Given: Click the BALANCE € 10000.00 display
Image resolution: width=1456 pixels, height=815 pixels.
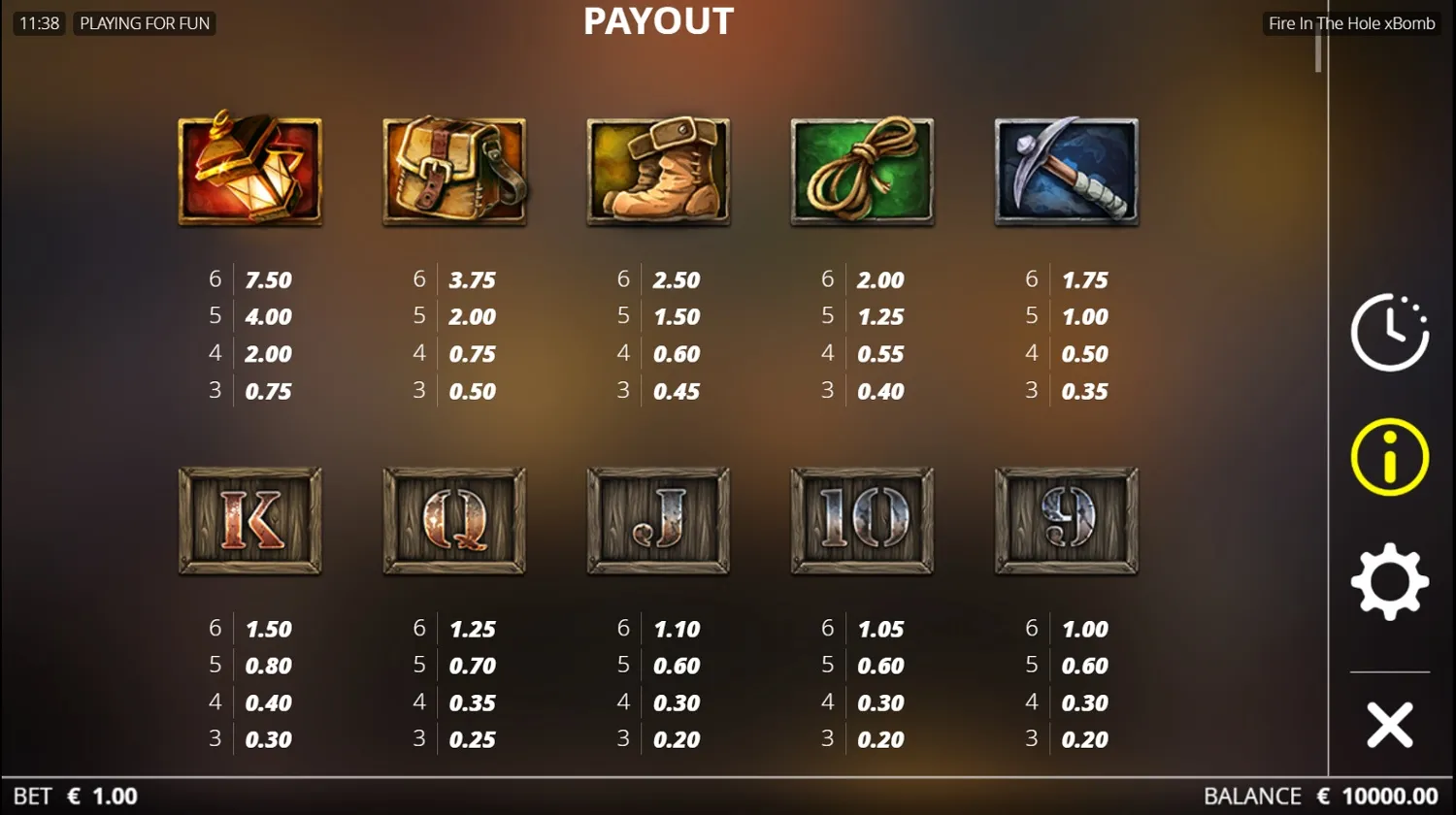Looking at the screenshot, I should (x=1320, y=796).
